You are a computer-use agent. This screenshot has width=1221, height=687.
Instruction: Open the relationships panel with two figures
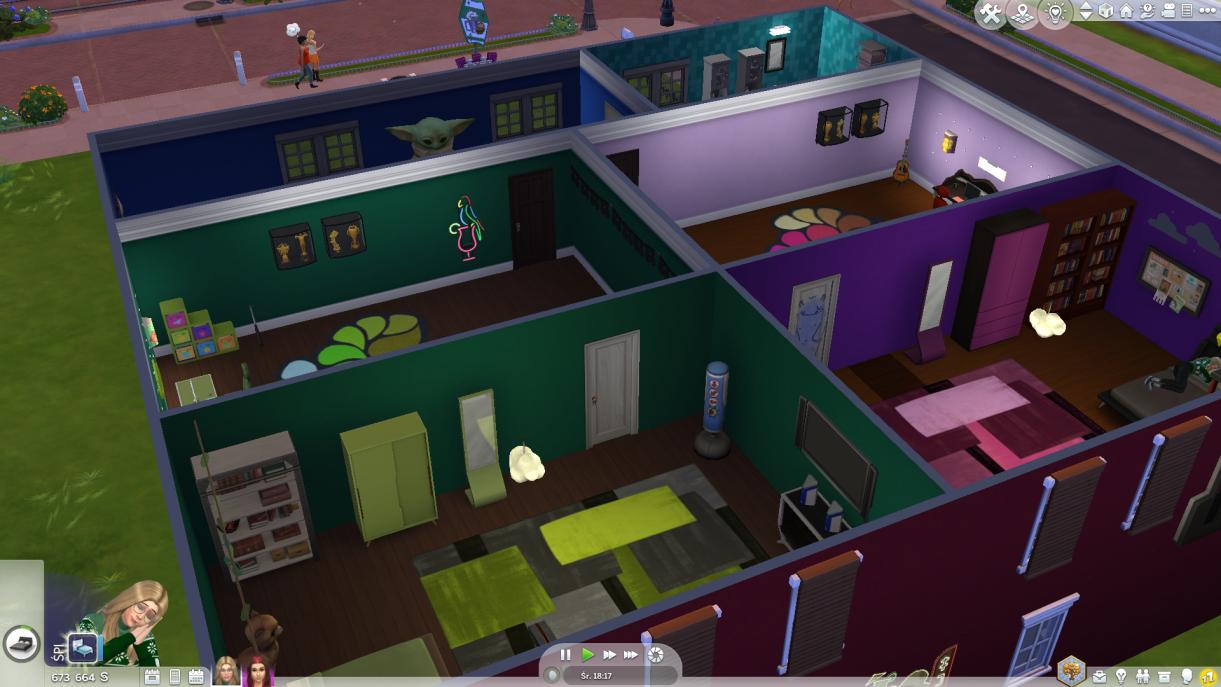(x=1143, y=677)
